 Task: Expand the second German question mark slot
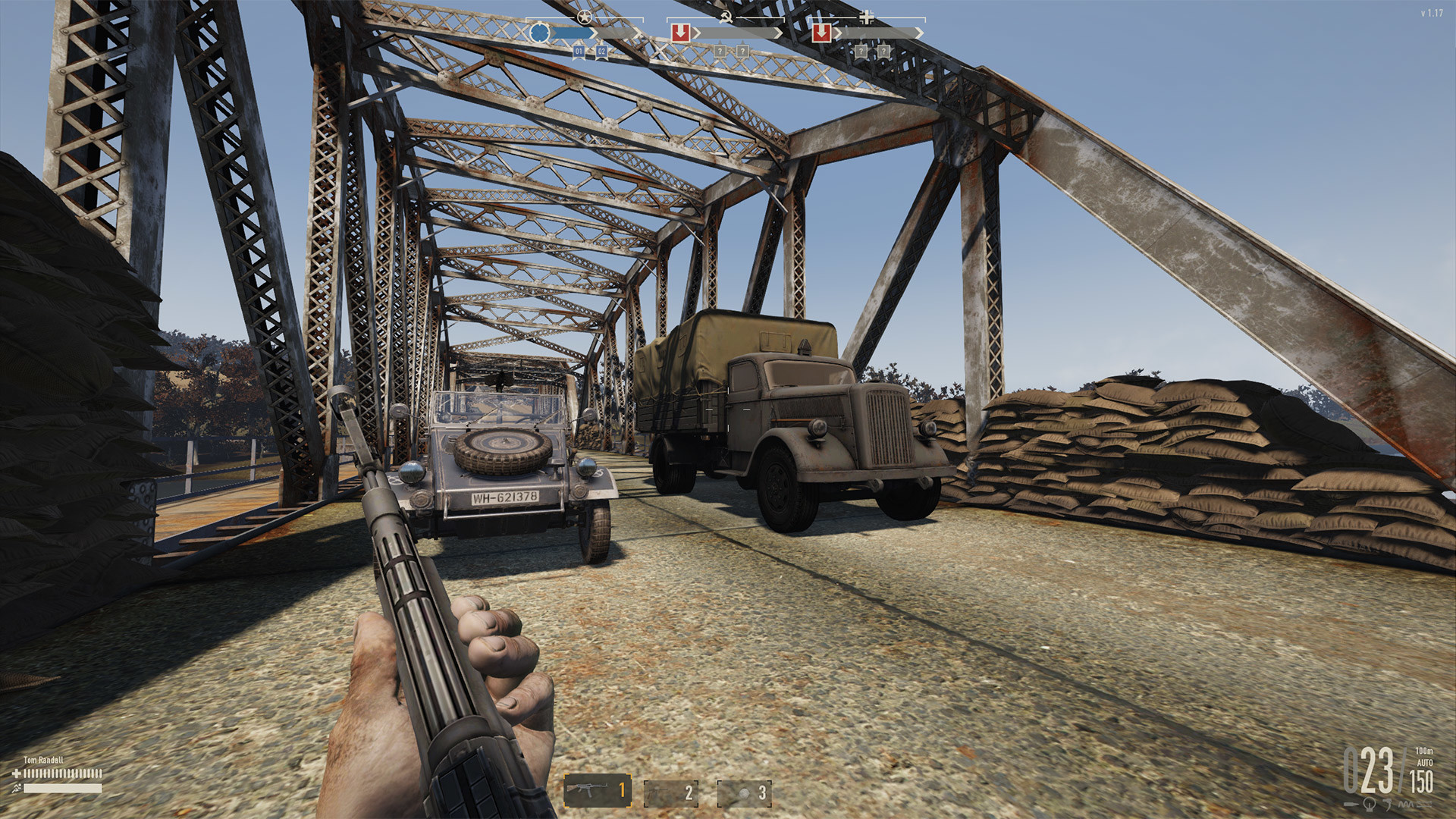pos(883,50)
